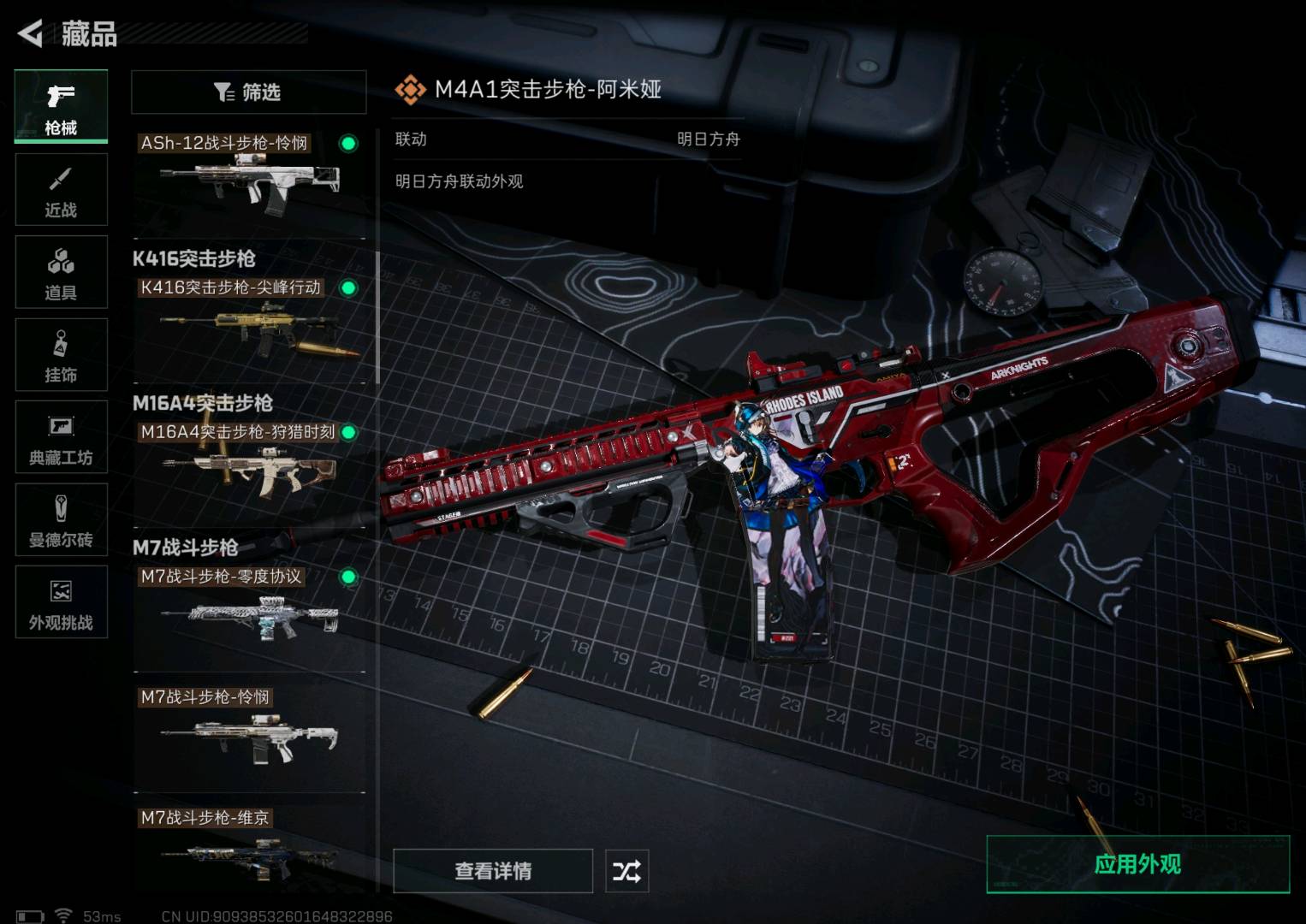Switch to the 枪械 category tab
The height and width of the screenshot is (924, 1306).
[x=61, y=106]
